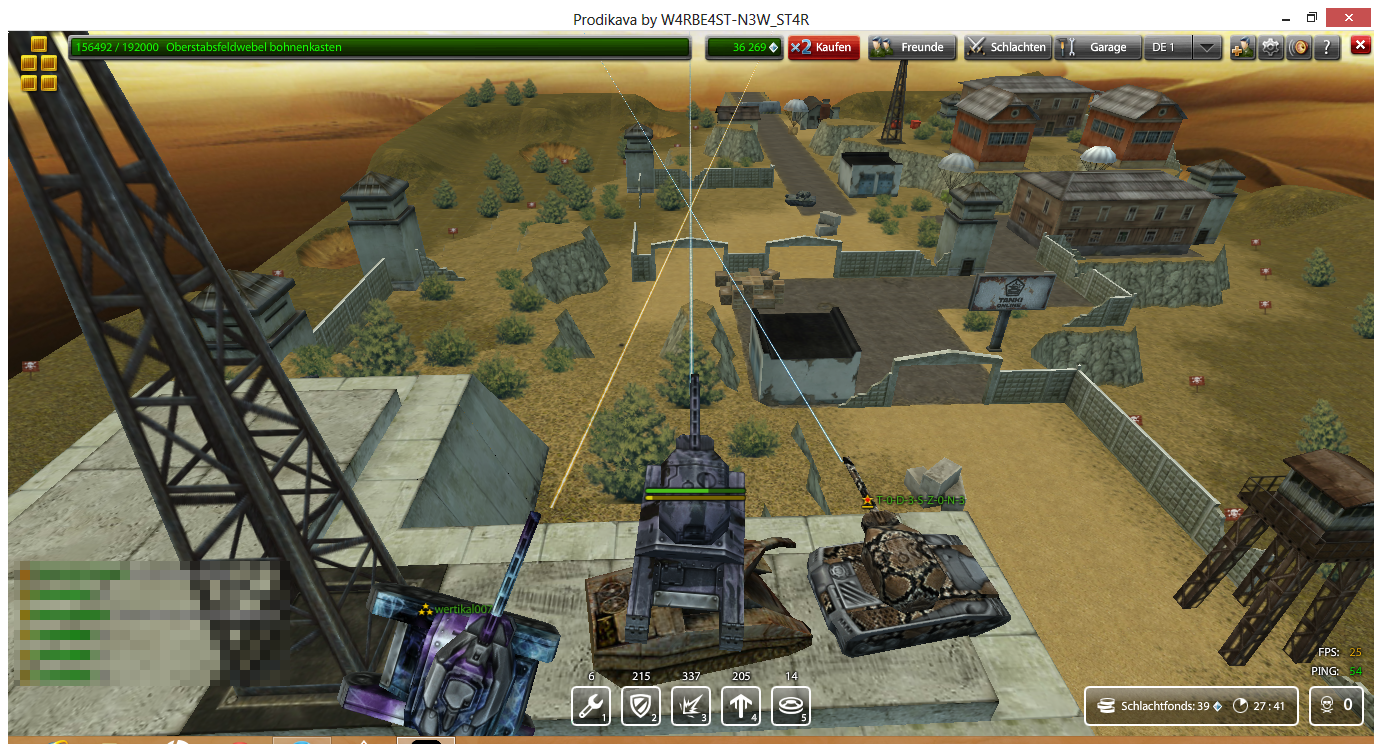Viewport: 1382px width, 744px height.
Task: Activate the speed boost arrow supply
Action: pos(741,705)
